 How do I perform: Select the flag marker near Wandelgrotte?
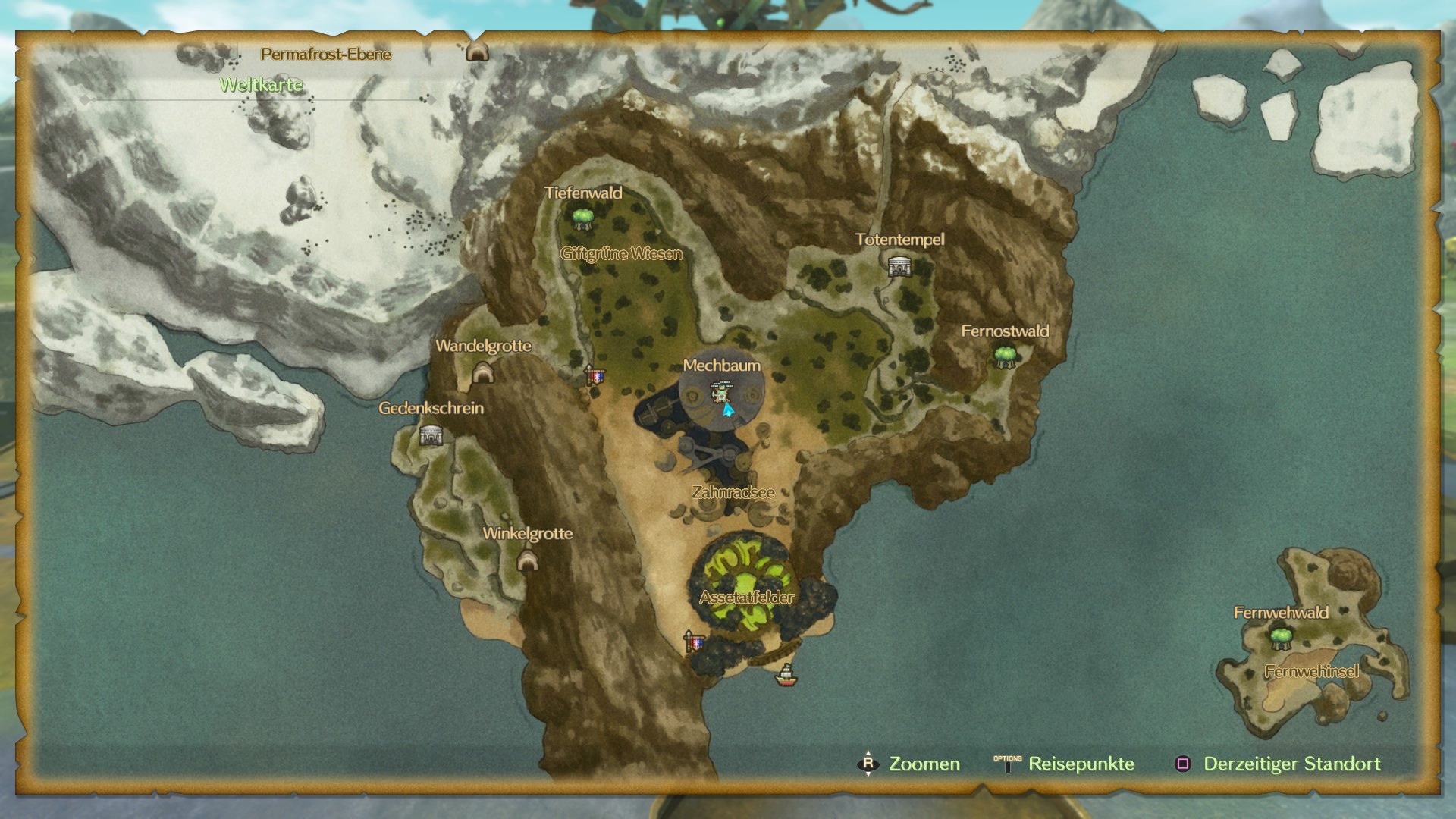595,375
